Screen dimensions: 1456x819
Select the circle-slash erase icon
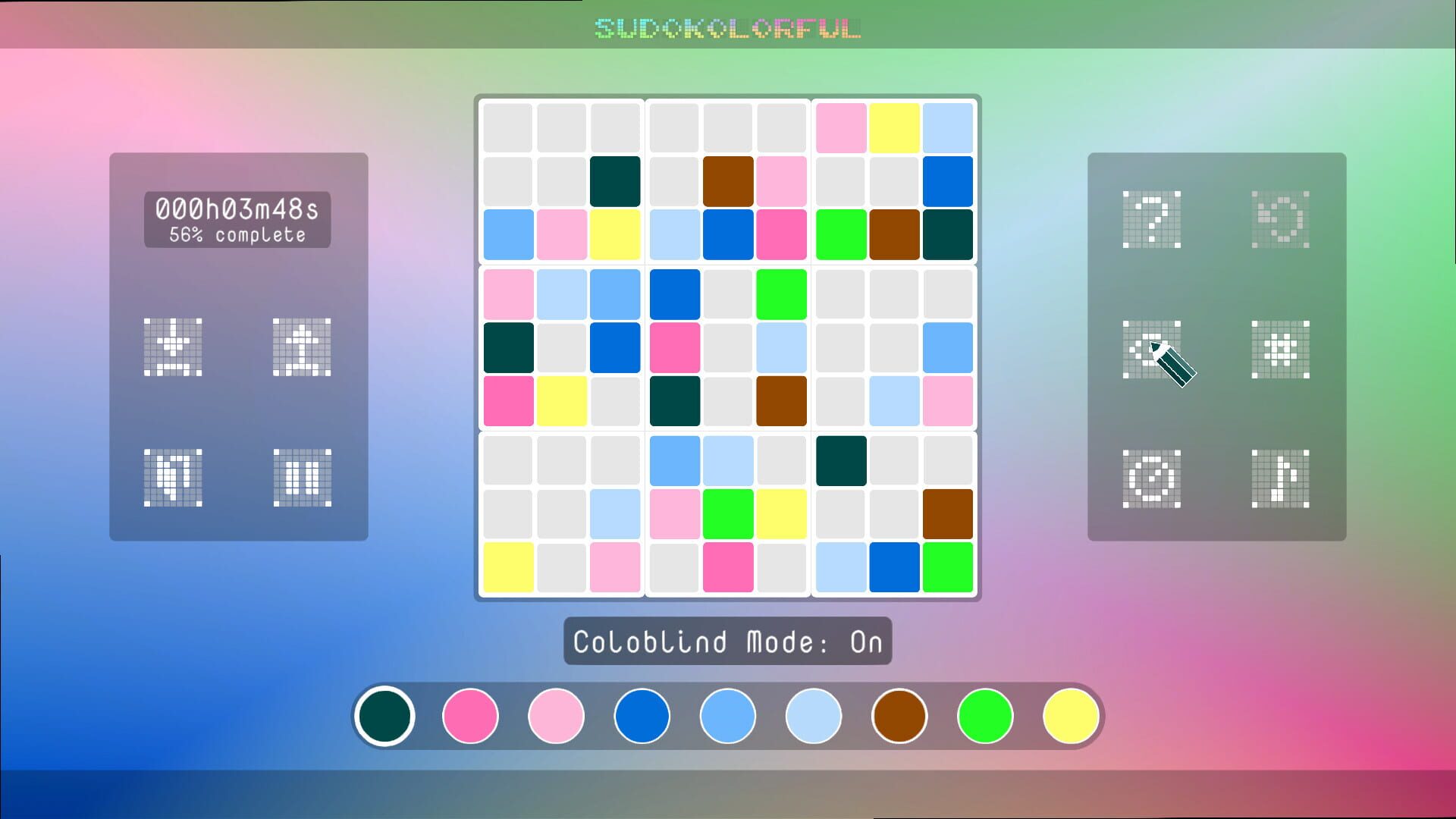tap(1151, 480)
